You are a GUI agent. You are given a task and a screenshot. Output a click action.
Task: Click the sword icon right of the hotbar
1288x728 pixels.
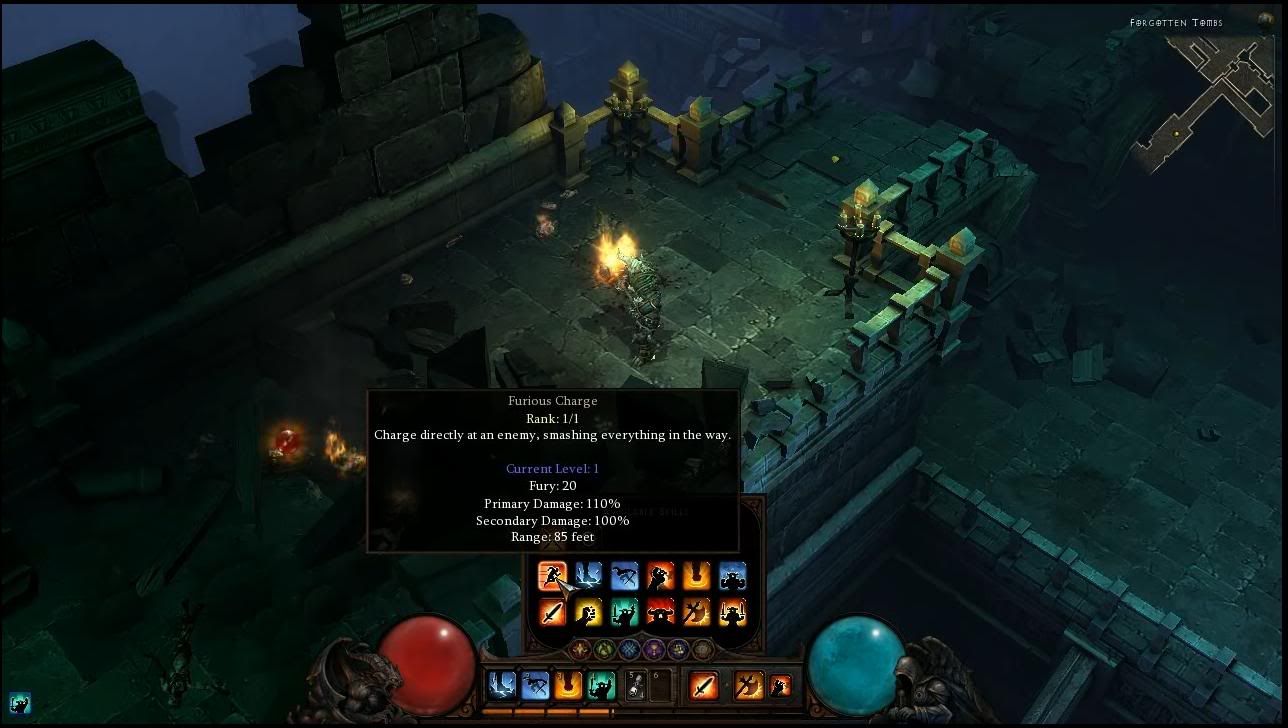(x=704, y=686)
